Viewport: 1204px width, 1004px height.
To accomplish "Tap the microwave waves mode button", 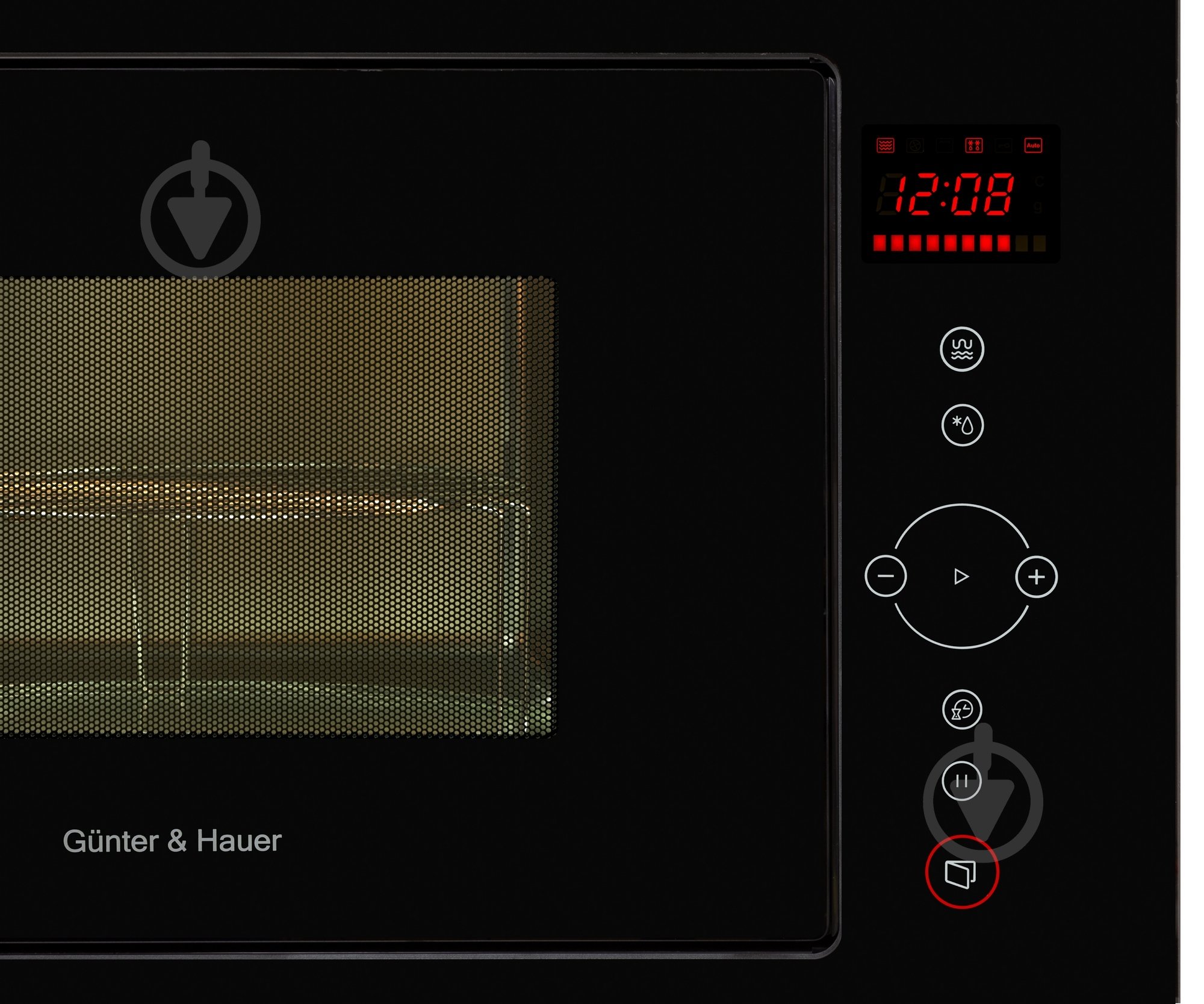I will pos(961,349).
